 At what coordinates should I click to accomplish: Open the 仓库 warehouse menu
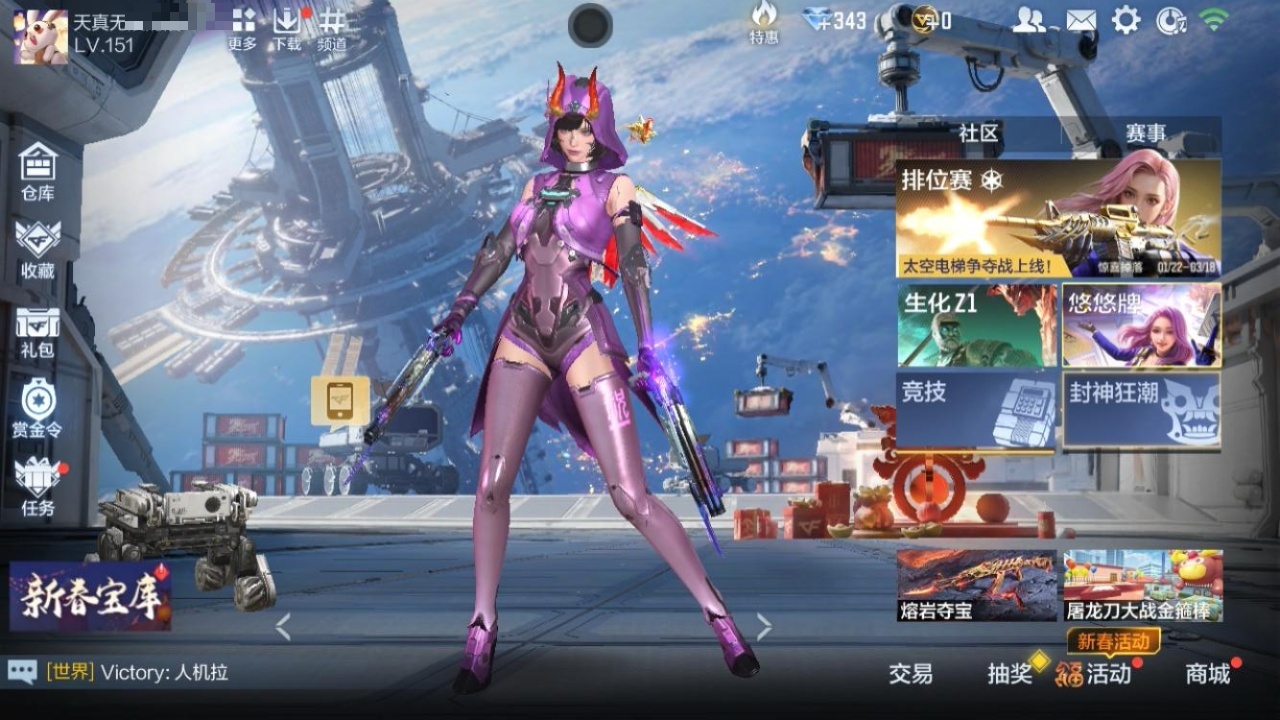pos(38,172)
